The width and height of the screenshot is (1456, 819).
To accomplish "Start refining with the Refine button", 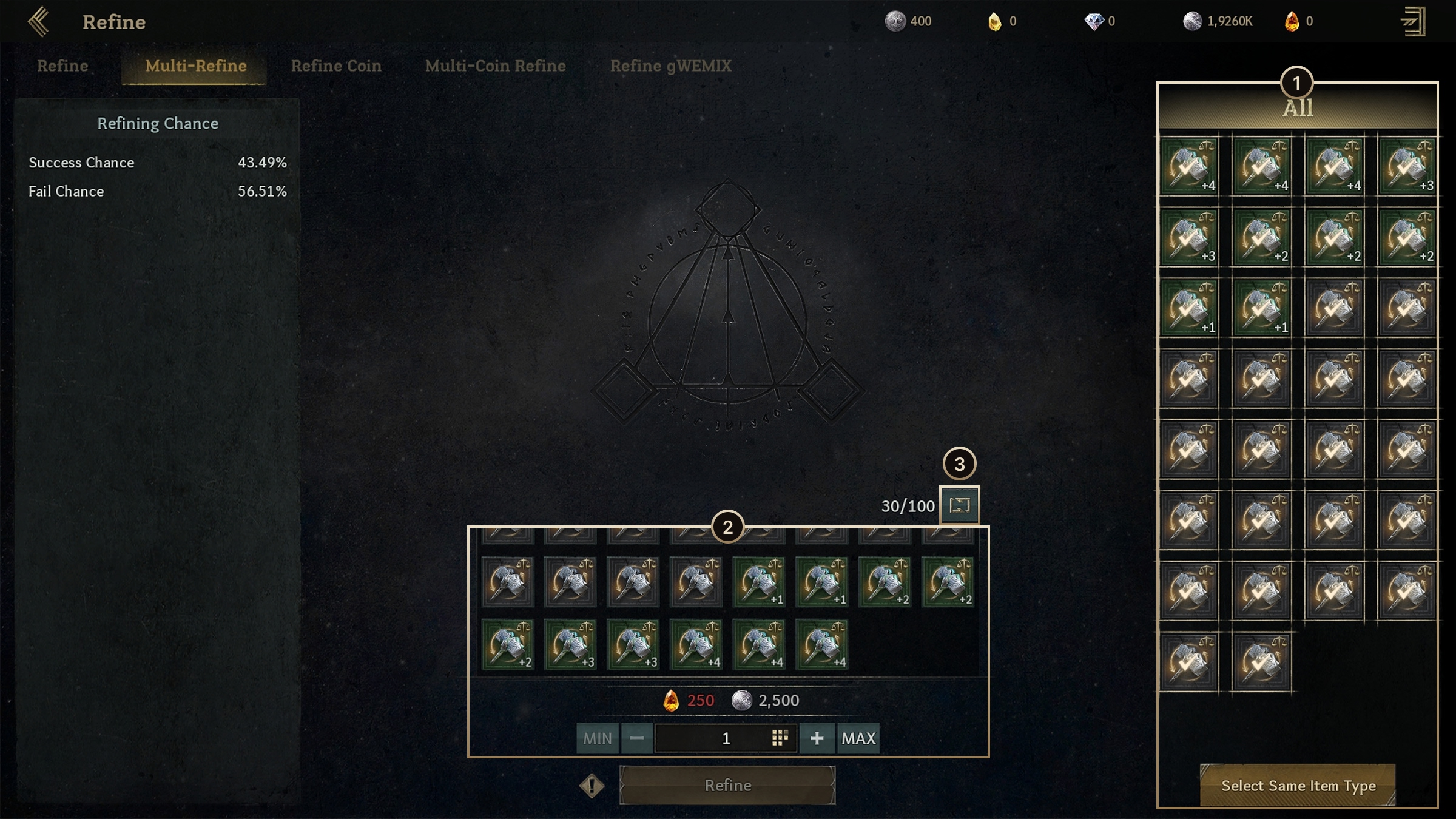I will [x=727, y=786].
